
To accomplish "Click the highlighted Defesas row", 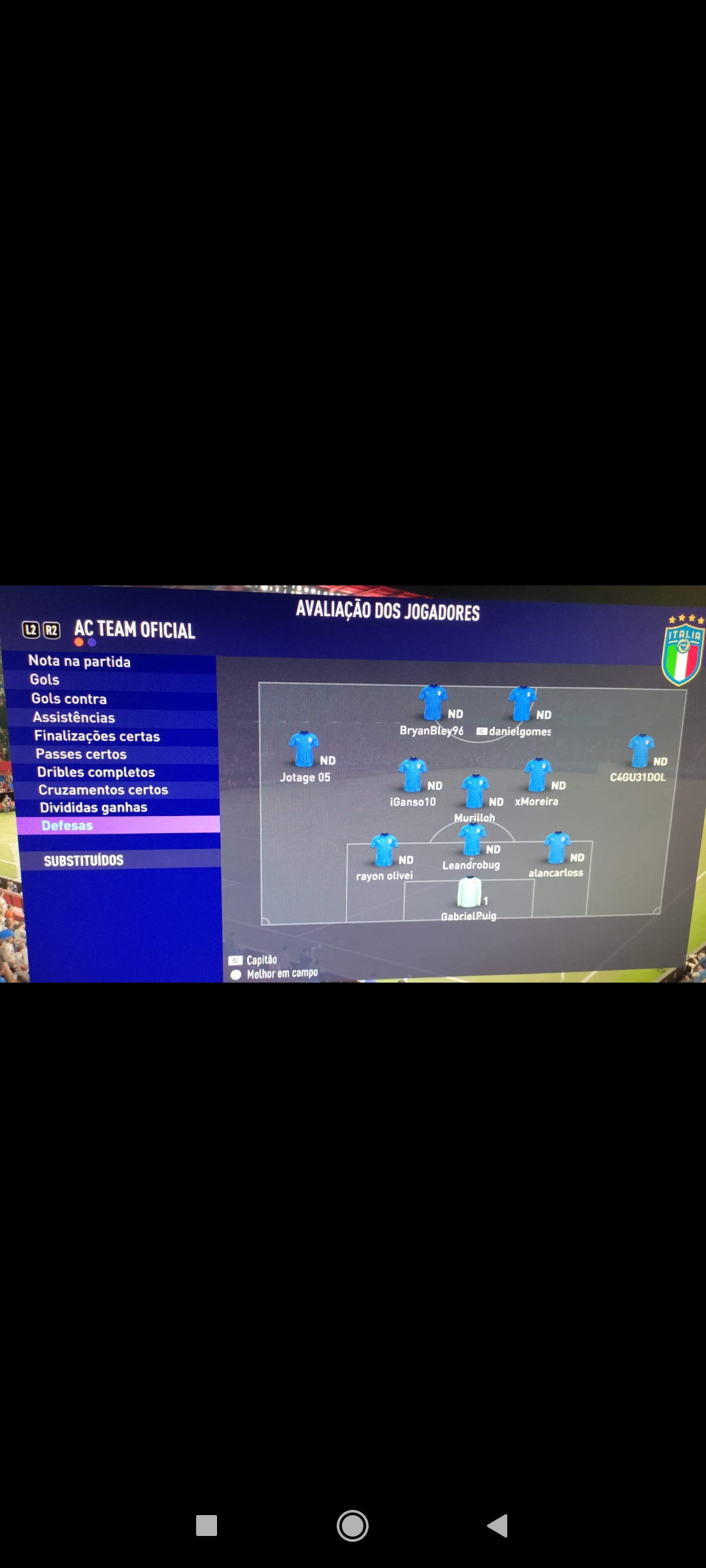I will (67, 826).
